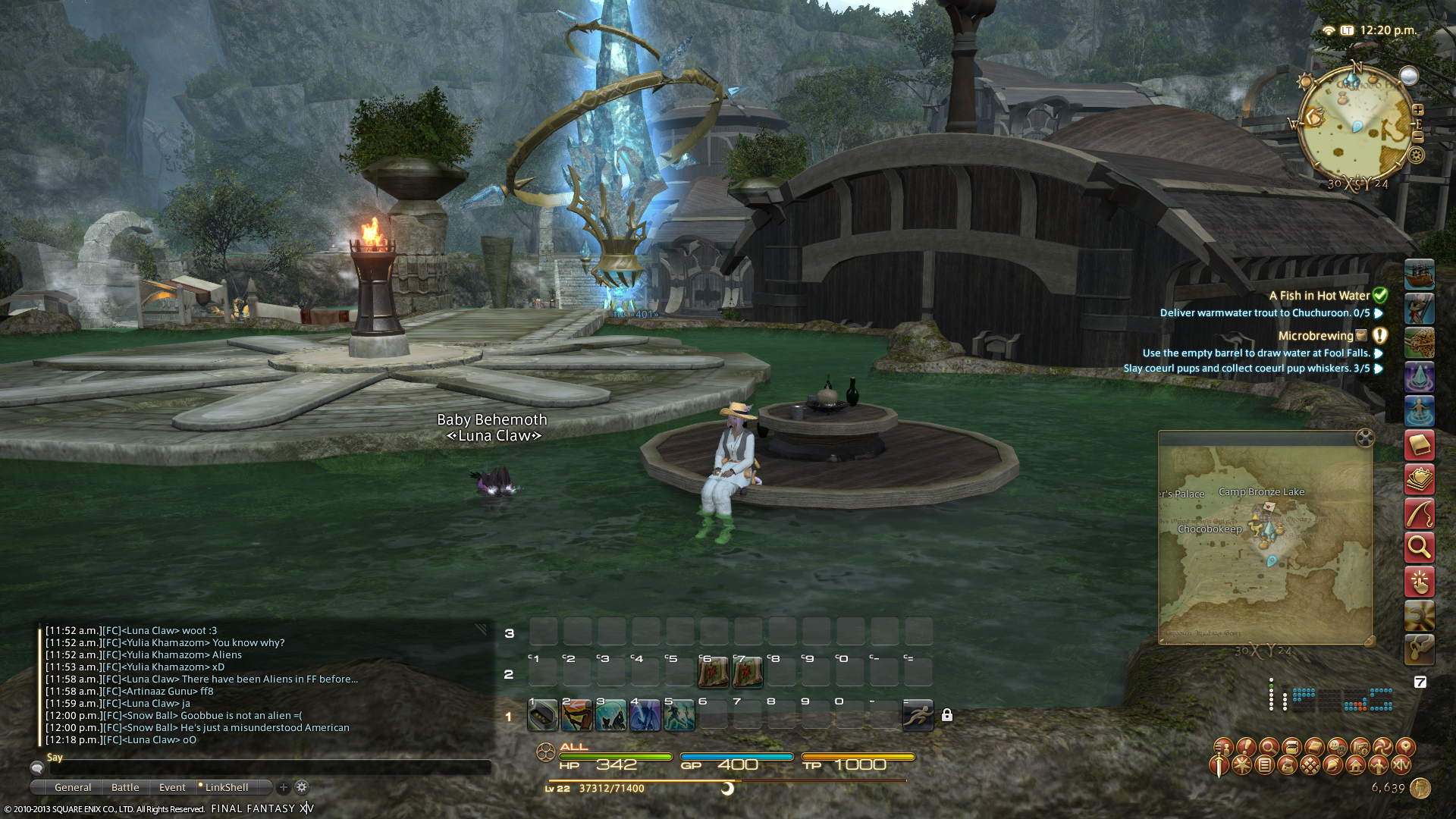The width and height of the screenshot is (1456, 819).
Task: Switch to the General chat tab
Action: pyautogui.click(x=73, y=787)
